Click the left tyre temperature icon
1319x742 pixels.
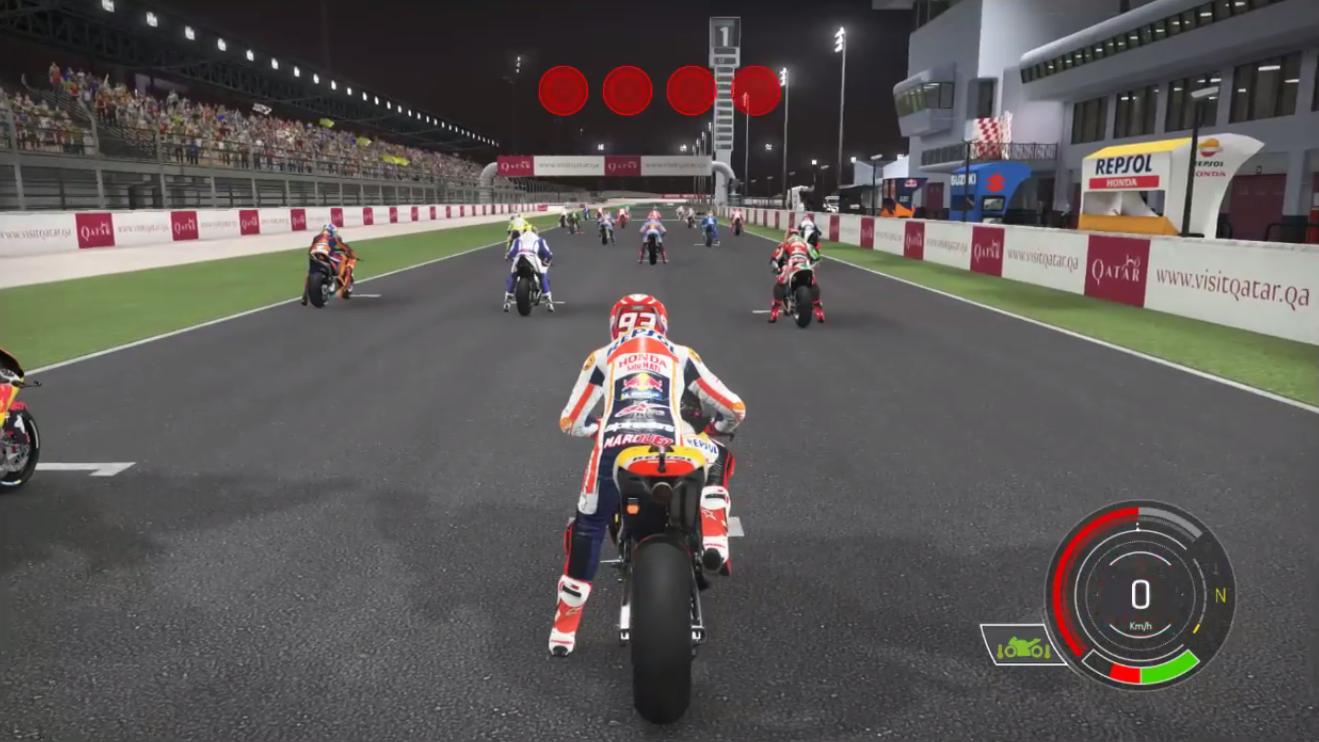(x=1001, y=650)
